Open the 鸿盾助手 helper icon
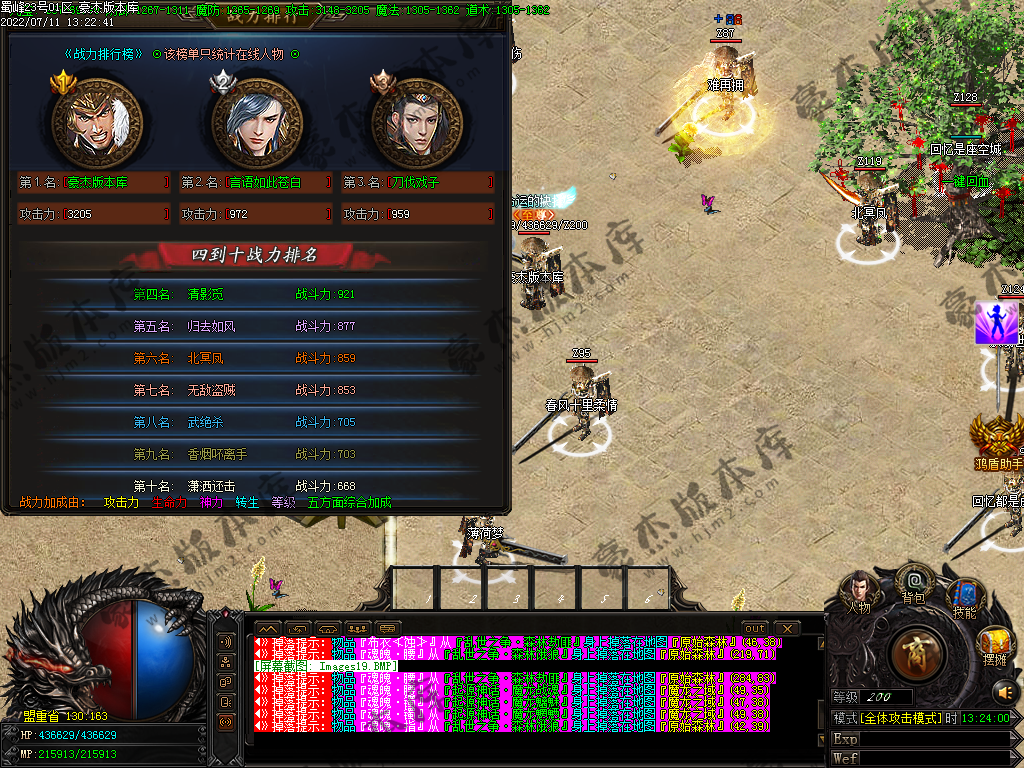 point(997,440)
